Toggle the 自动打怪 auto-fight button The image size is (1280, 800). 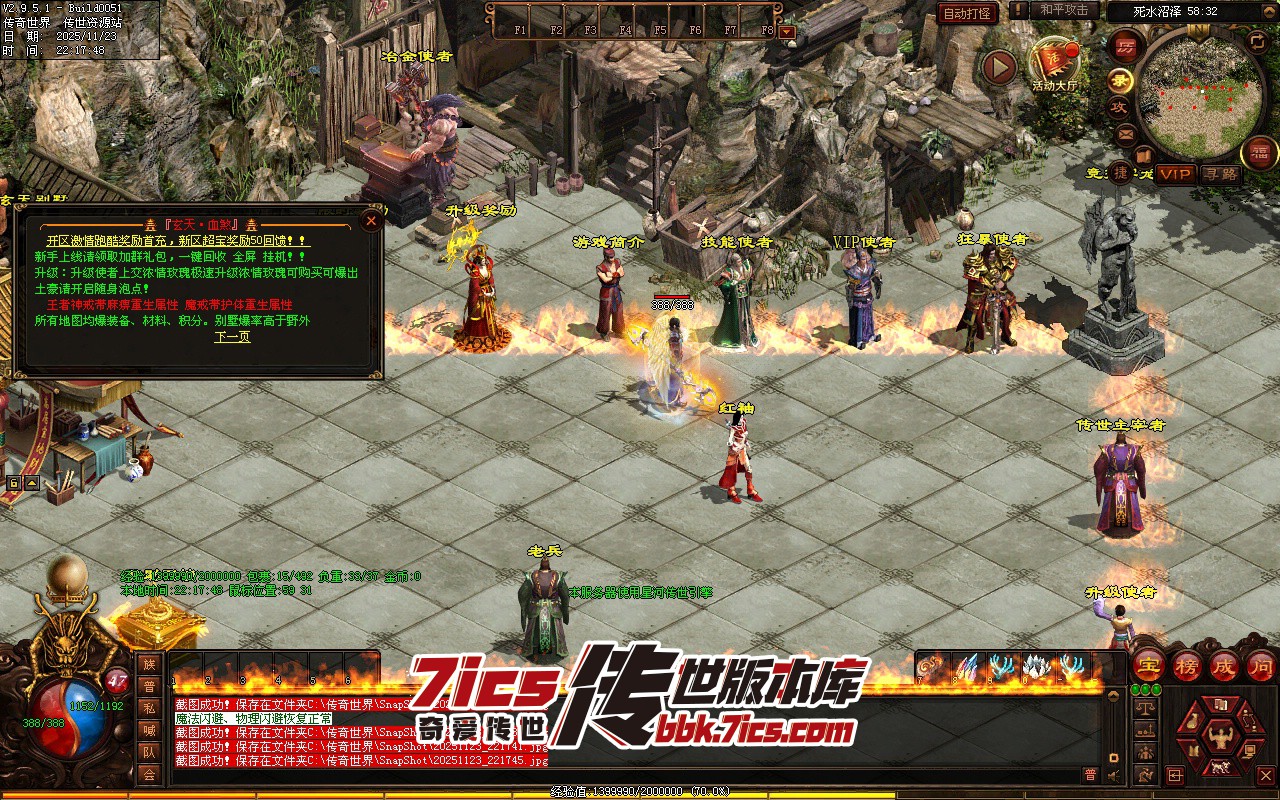968,13
